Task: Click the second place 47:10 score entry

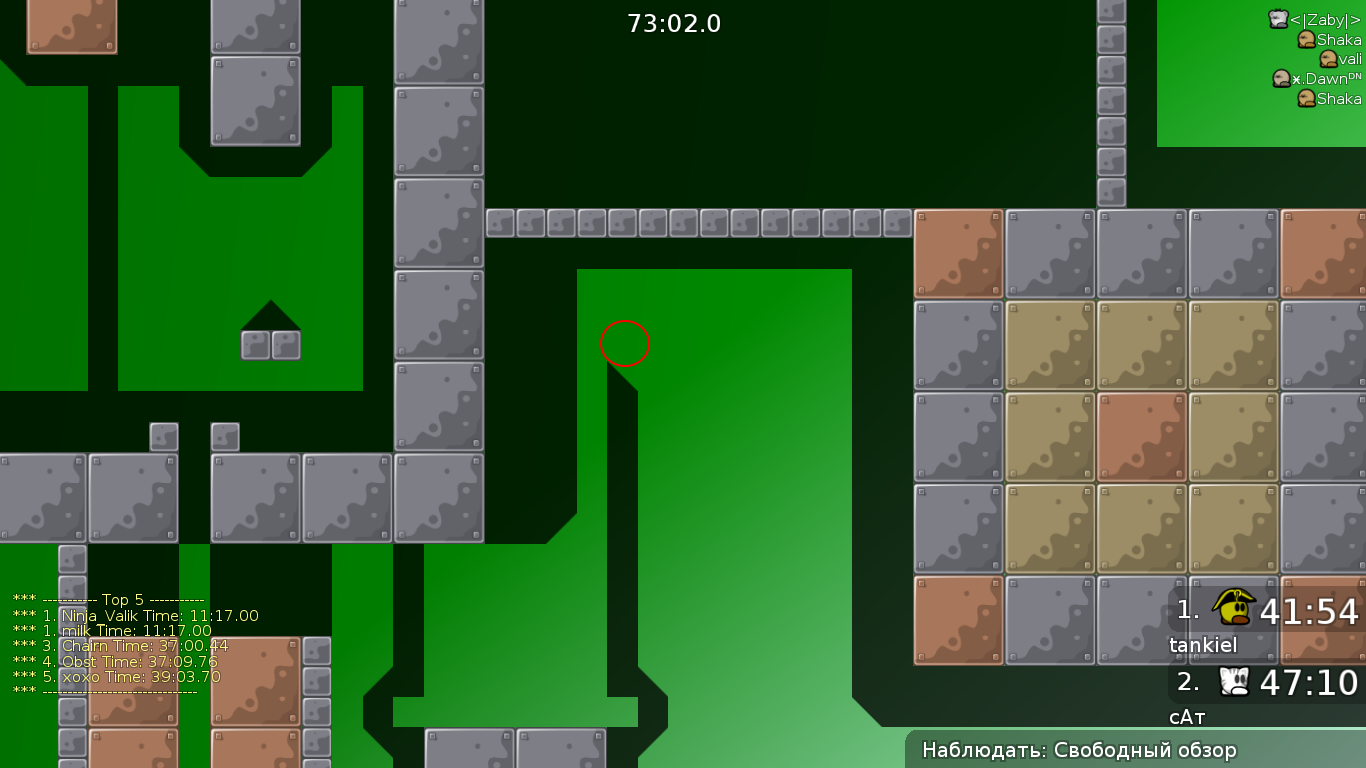Action: click(x=1310, y=683)
